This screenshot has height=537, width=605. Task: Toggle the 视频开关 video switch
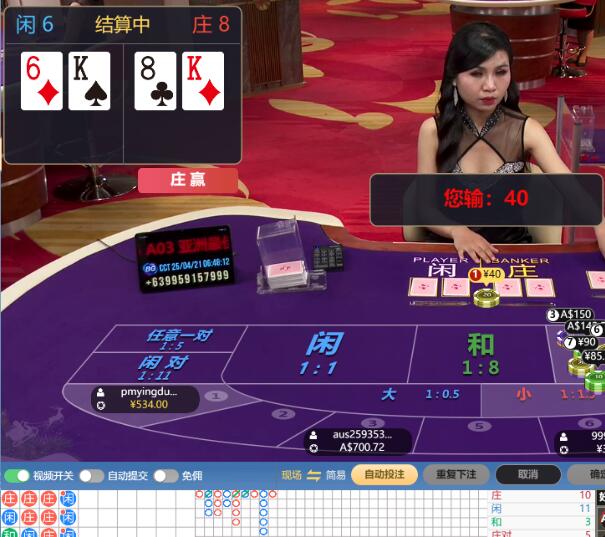point(17,475)
